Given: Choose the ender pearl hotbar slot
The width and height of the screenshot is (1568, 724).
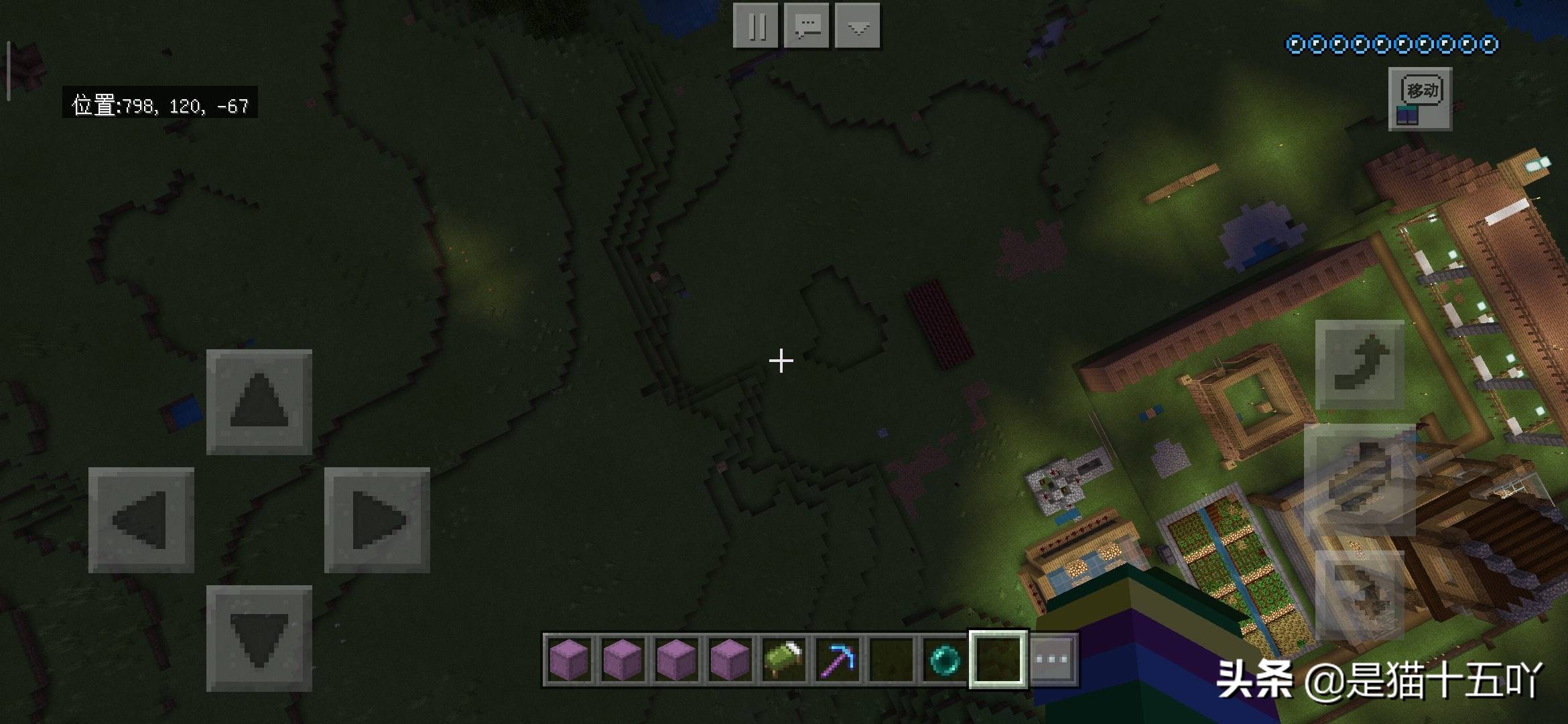Looking at the screenshot, I should tap(944, 659).
